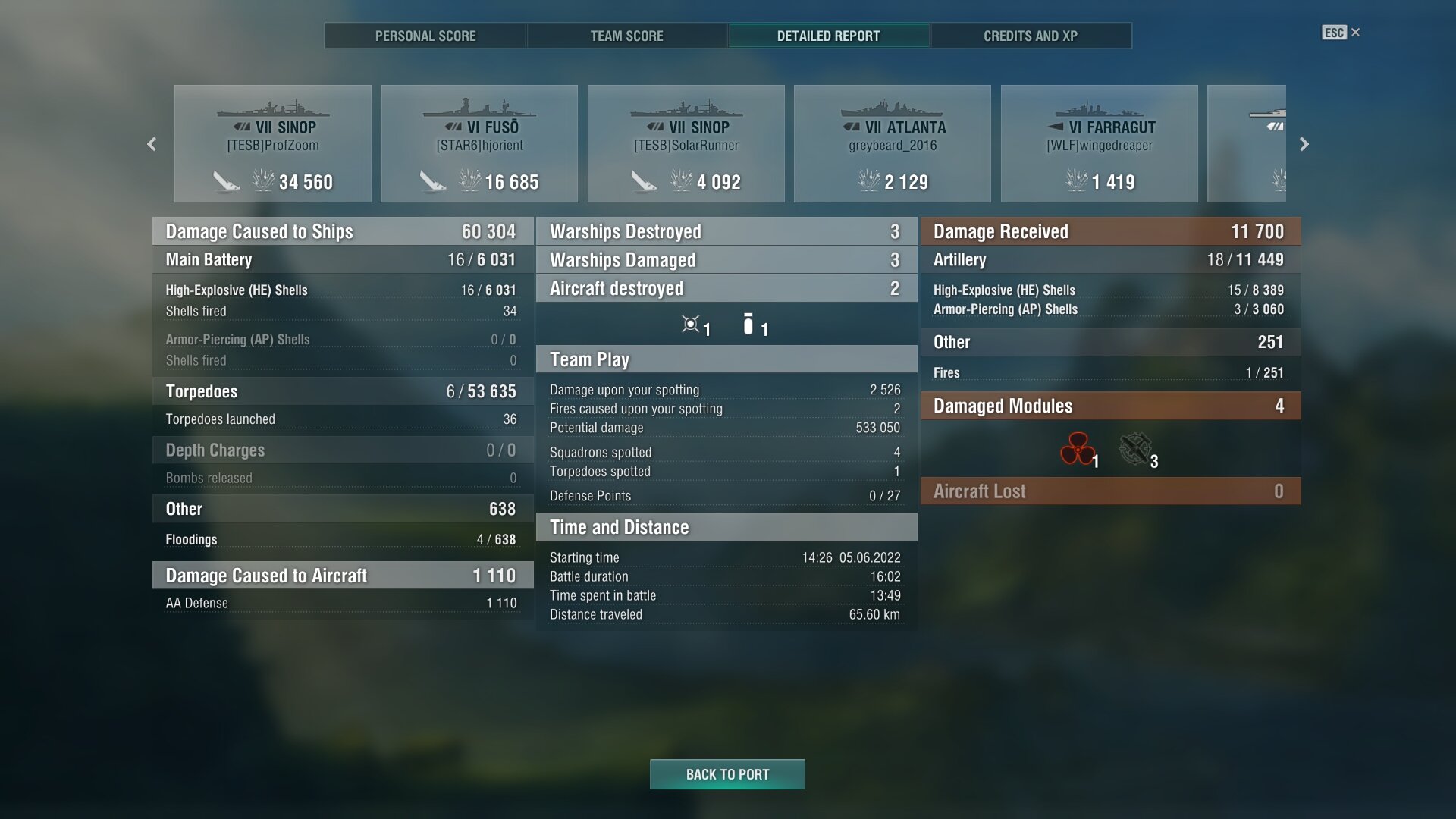Screen dimensions: 1456x819
Task: Select the SolarRunner Sinop card
Action: (686, 144)
